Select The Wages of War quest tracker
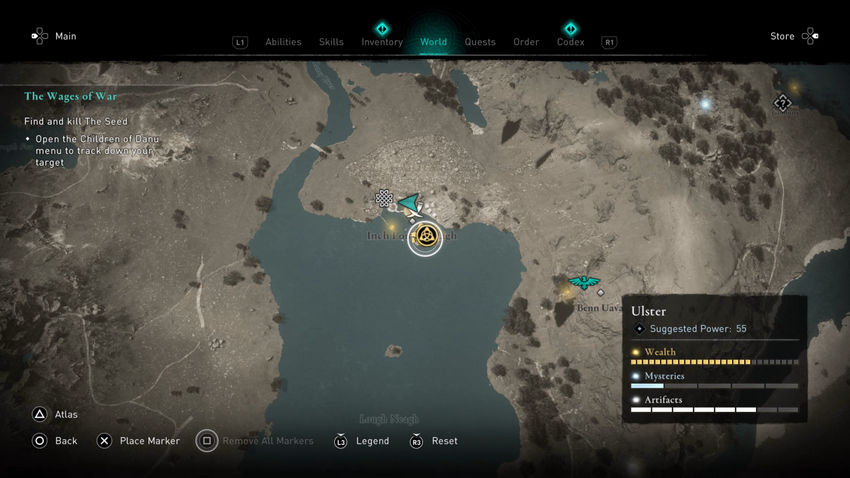 [71, 97]
